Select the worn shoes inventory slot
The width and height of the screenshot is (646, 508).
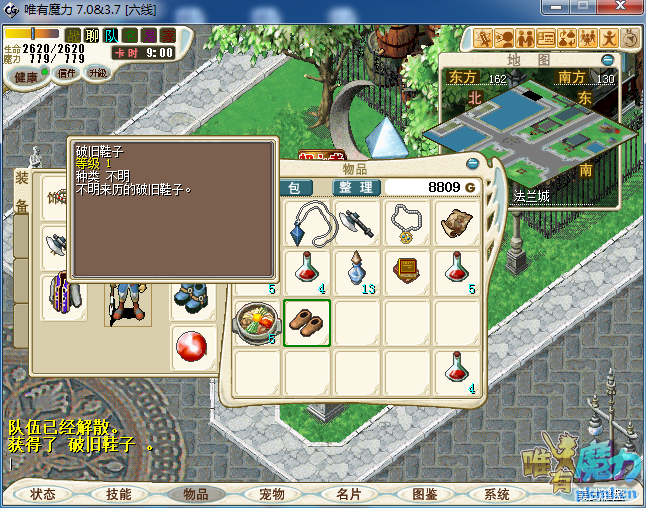click(x=307, y=322)
